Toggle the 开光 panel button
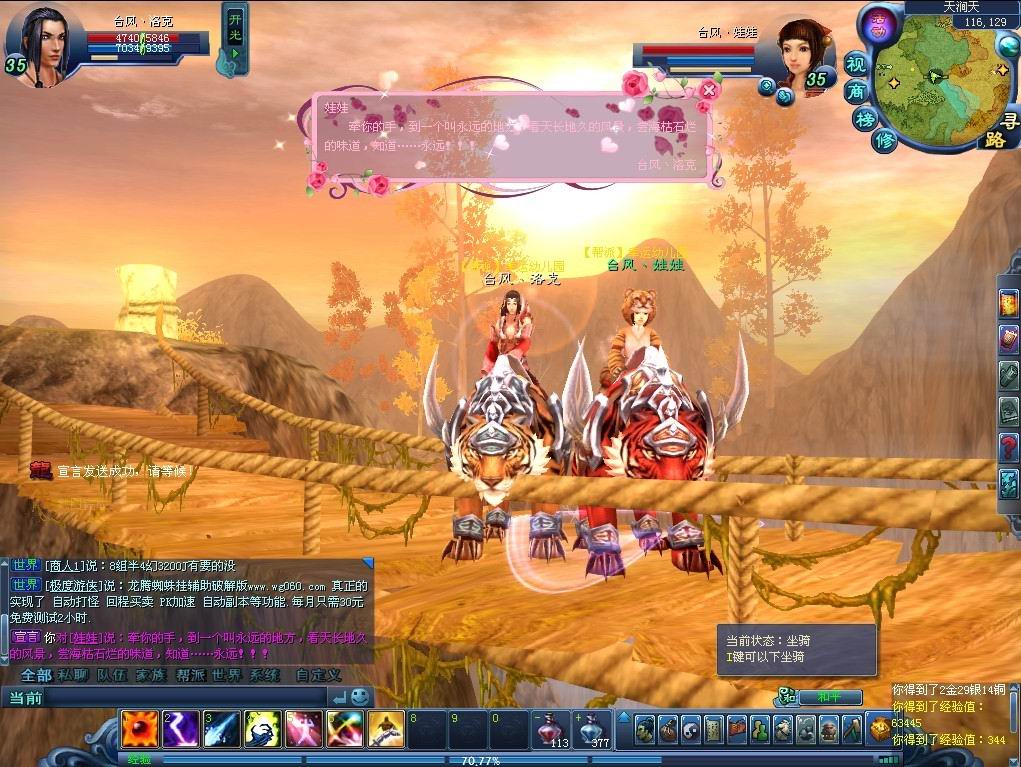Screen dimensions: 1021x767 tap(234, 38)
